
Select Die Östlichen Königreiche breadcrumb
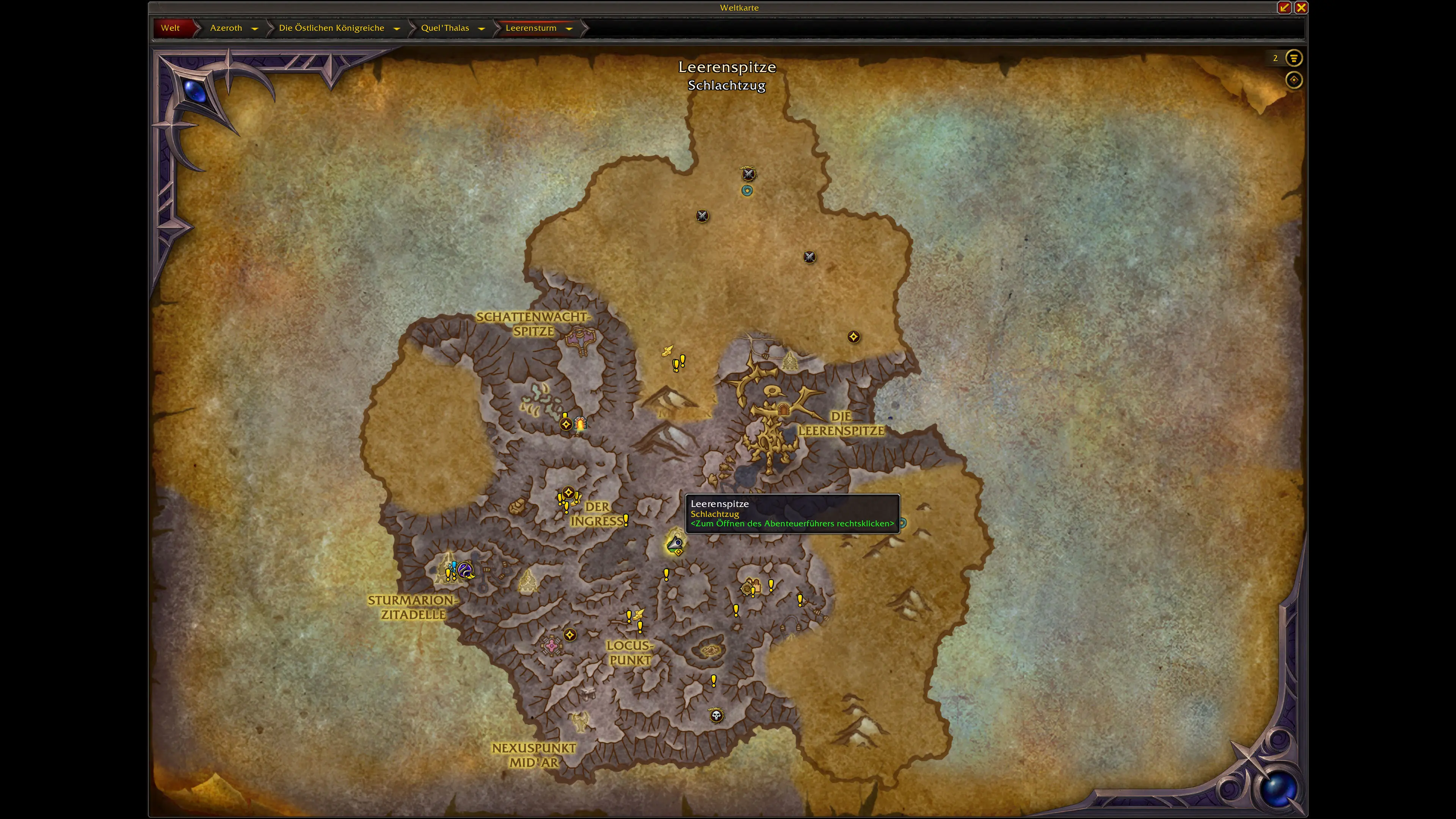[331, 28]
